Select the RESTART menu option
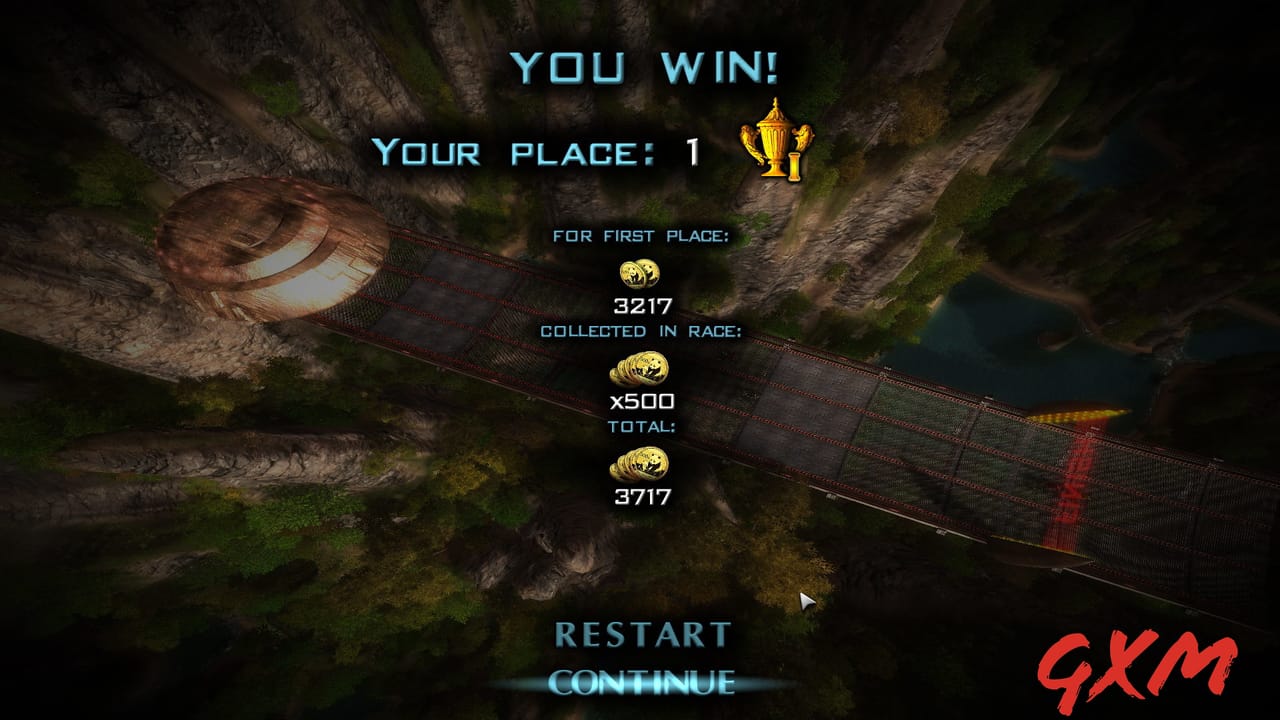 pyautogui.click(x=644, y=634)
